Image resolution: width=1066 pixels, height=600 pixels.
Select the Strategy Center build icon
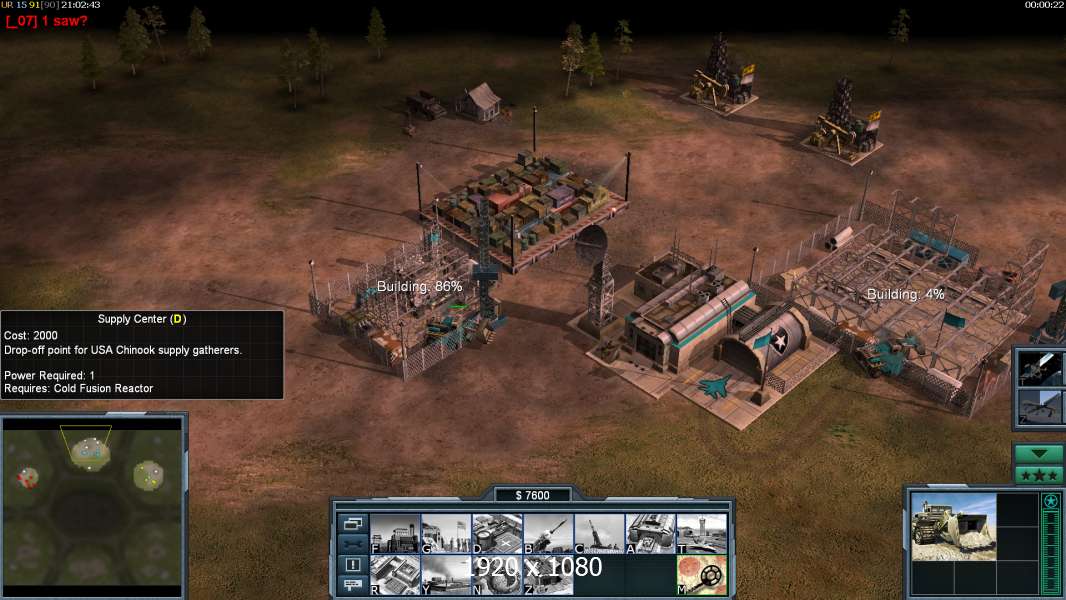394,574
